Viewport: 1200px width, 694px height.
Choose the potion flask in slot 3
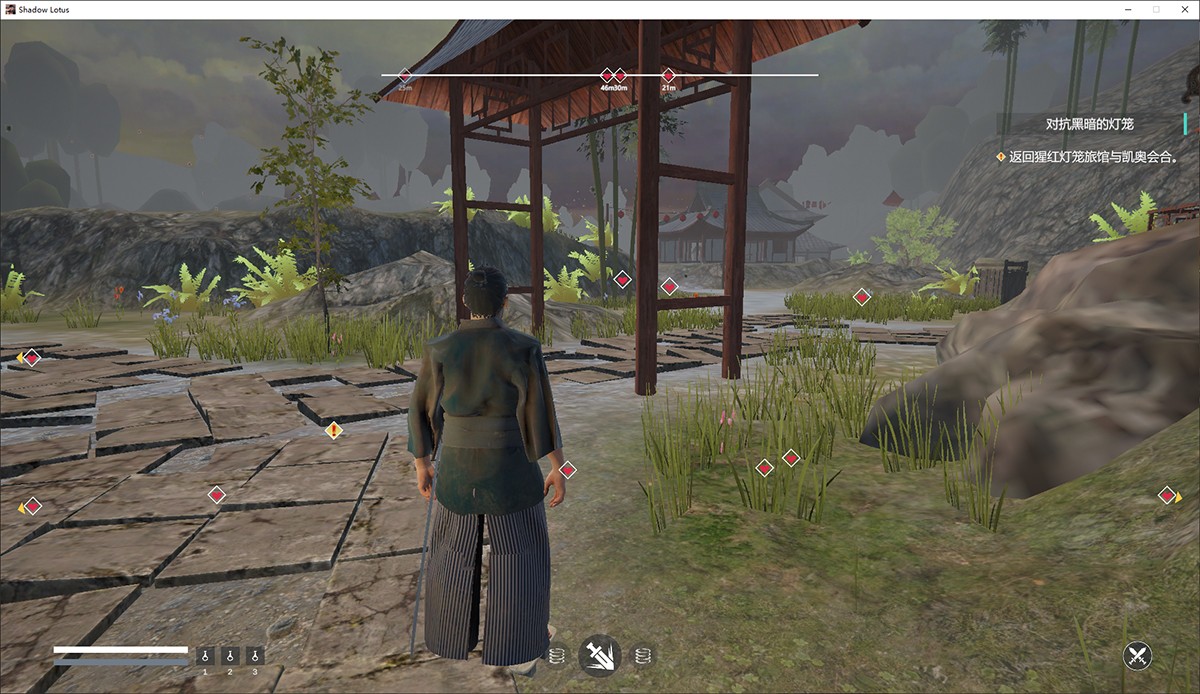pos(255,656)
